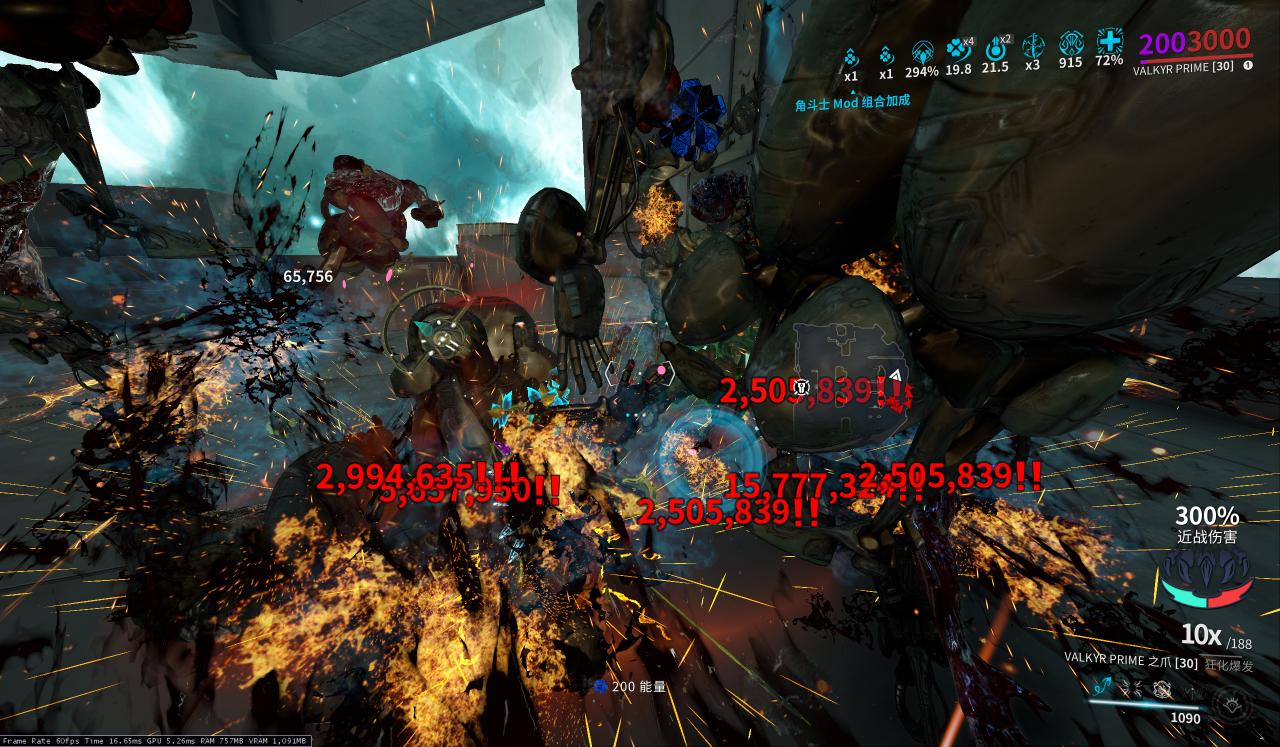Select the dimmed Hysteria ability icon
Image resolution: width=1280 pixels, height=747 pixels.
[1193, 690]
